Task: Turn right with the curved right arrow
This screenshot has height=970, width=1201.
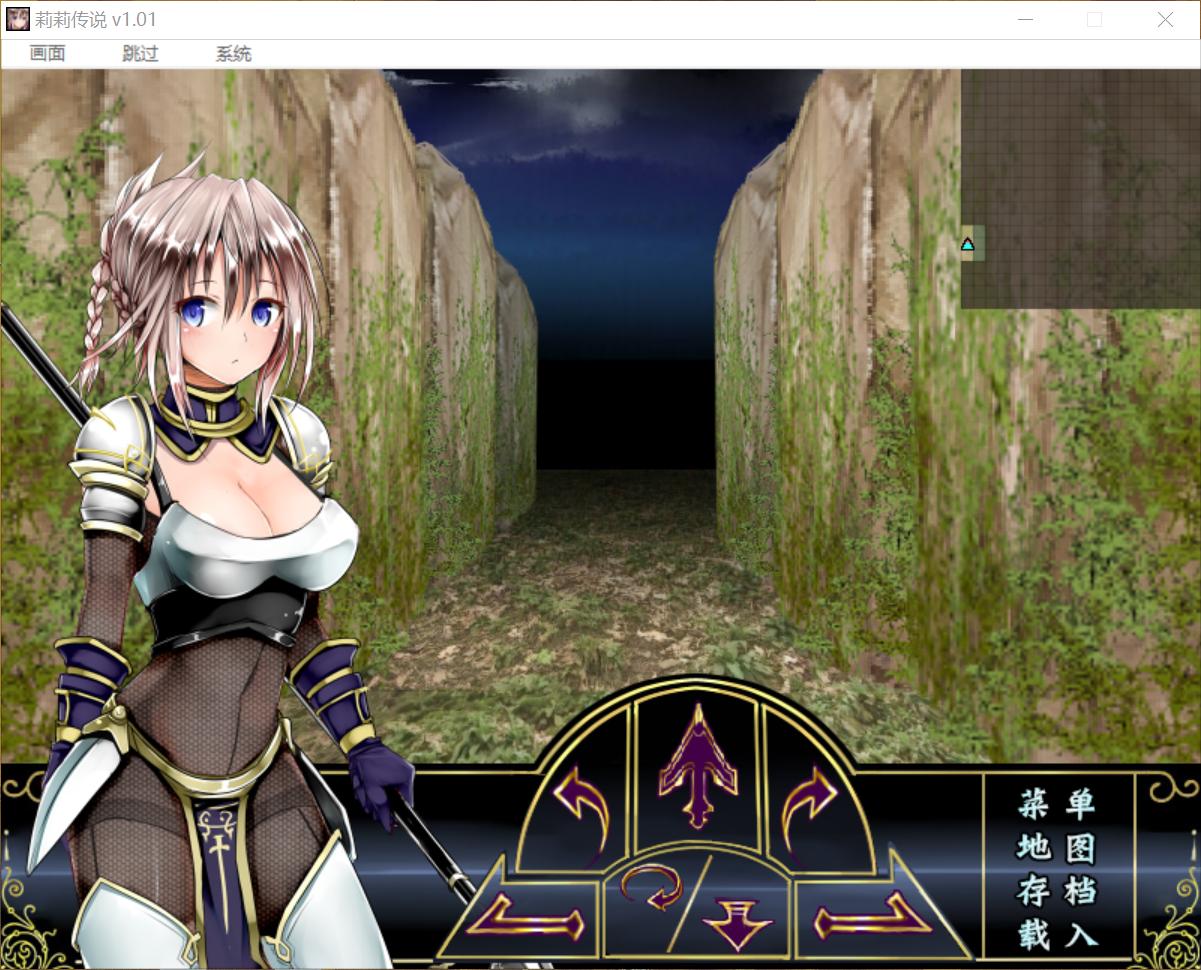Action: (810, 804)
